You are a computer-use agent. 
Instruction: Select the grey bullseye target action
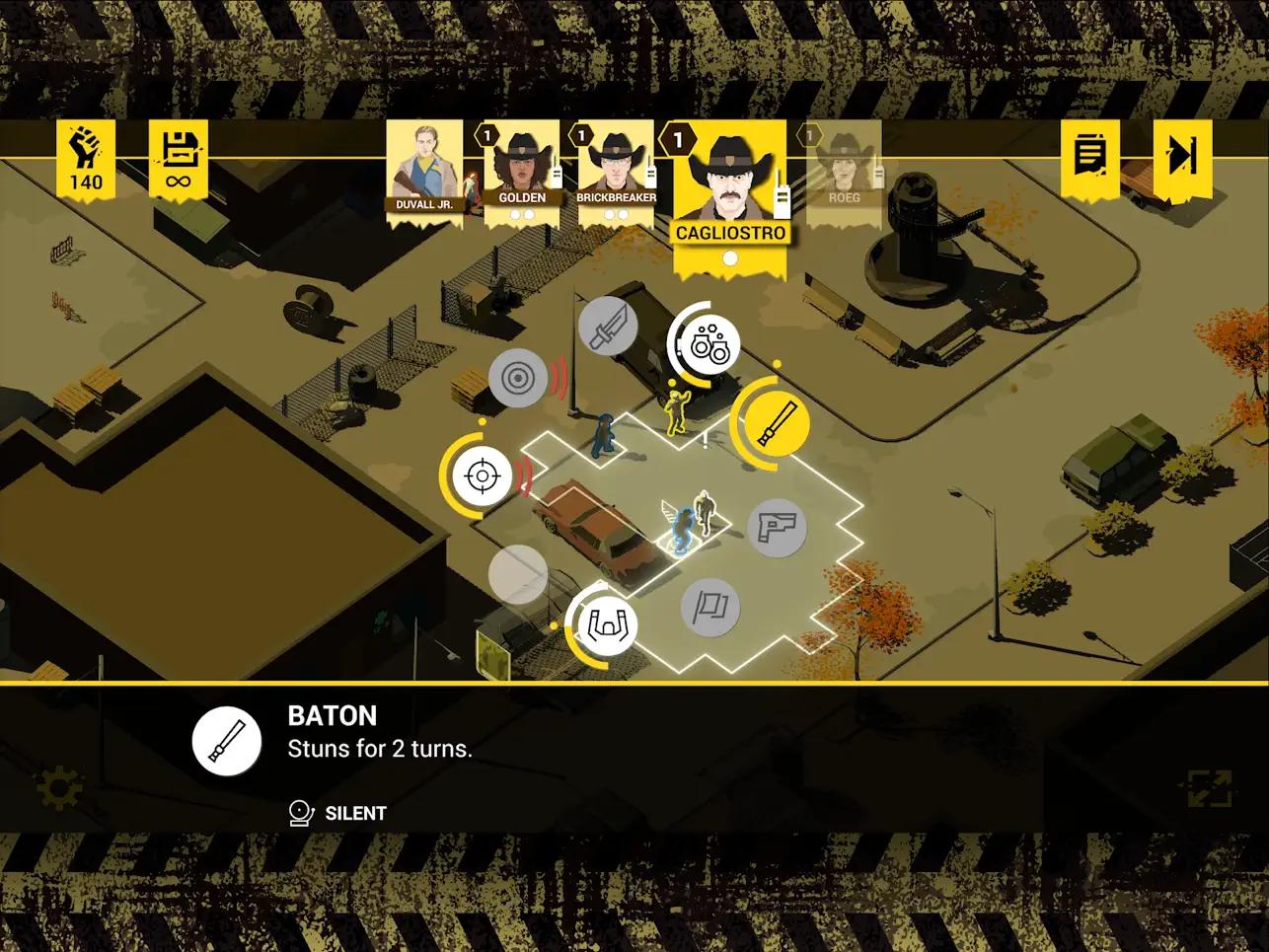[518, 378]
